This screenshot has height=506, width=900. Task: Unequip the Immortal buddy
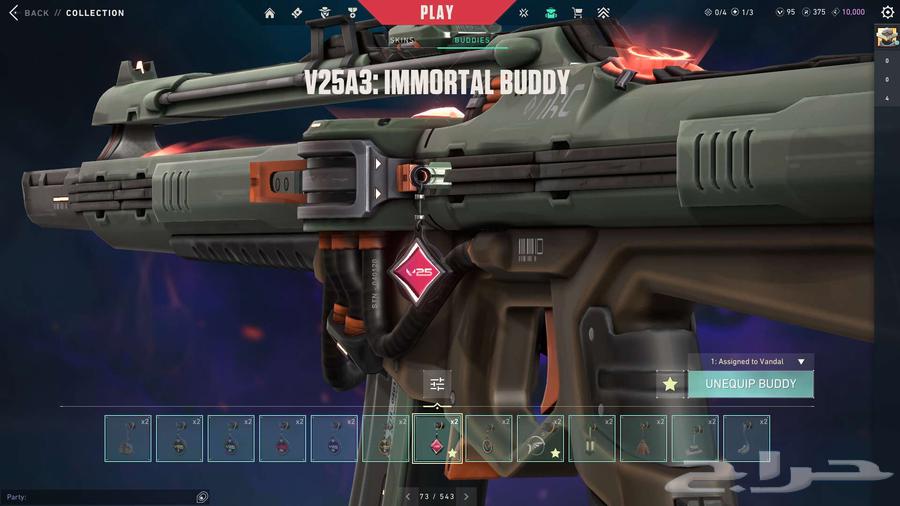pos(751,384)
